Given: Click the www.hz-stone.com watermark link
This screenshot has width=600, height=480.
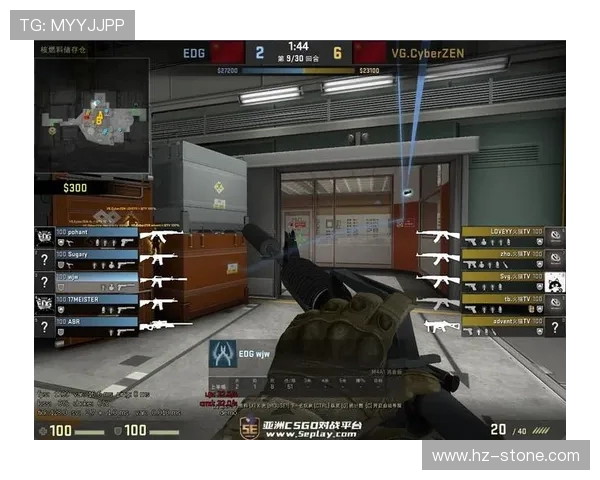Looking at the screenshot, I should [x=505, y=455].
